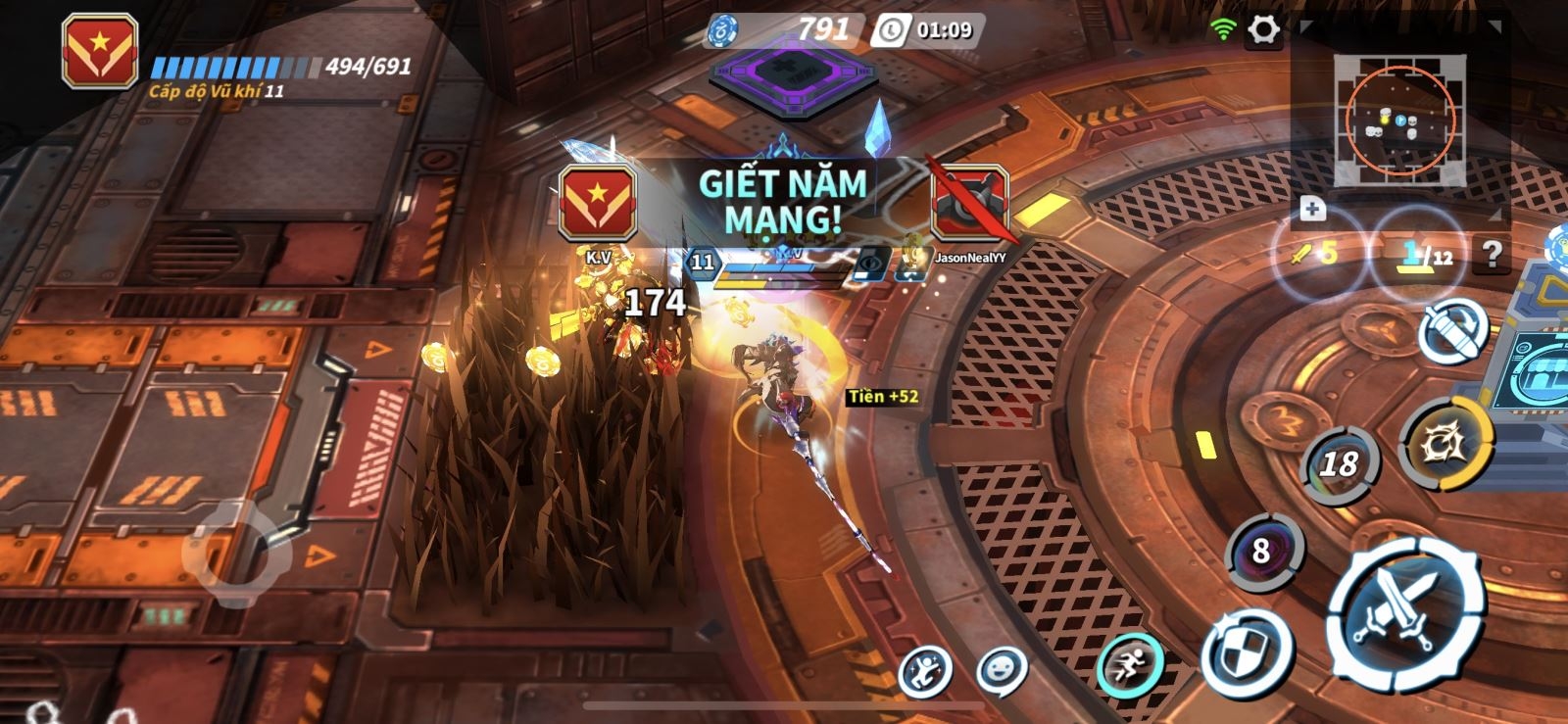Tap the plus tab below the minimap
The height and width of the screenshot is (724, 1568).
pos(1312,209)
